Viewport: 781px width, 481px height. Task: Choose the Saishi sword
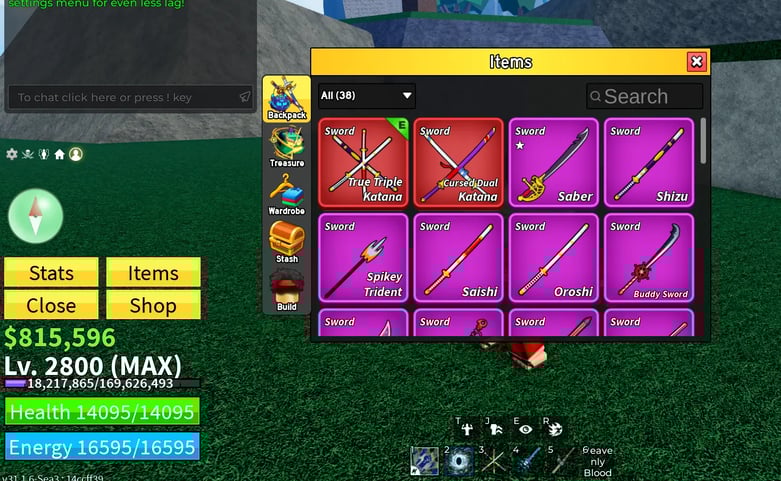coord(458,257)
